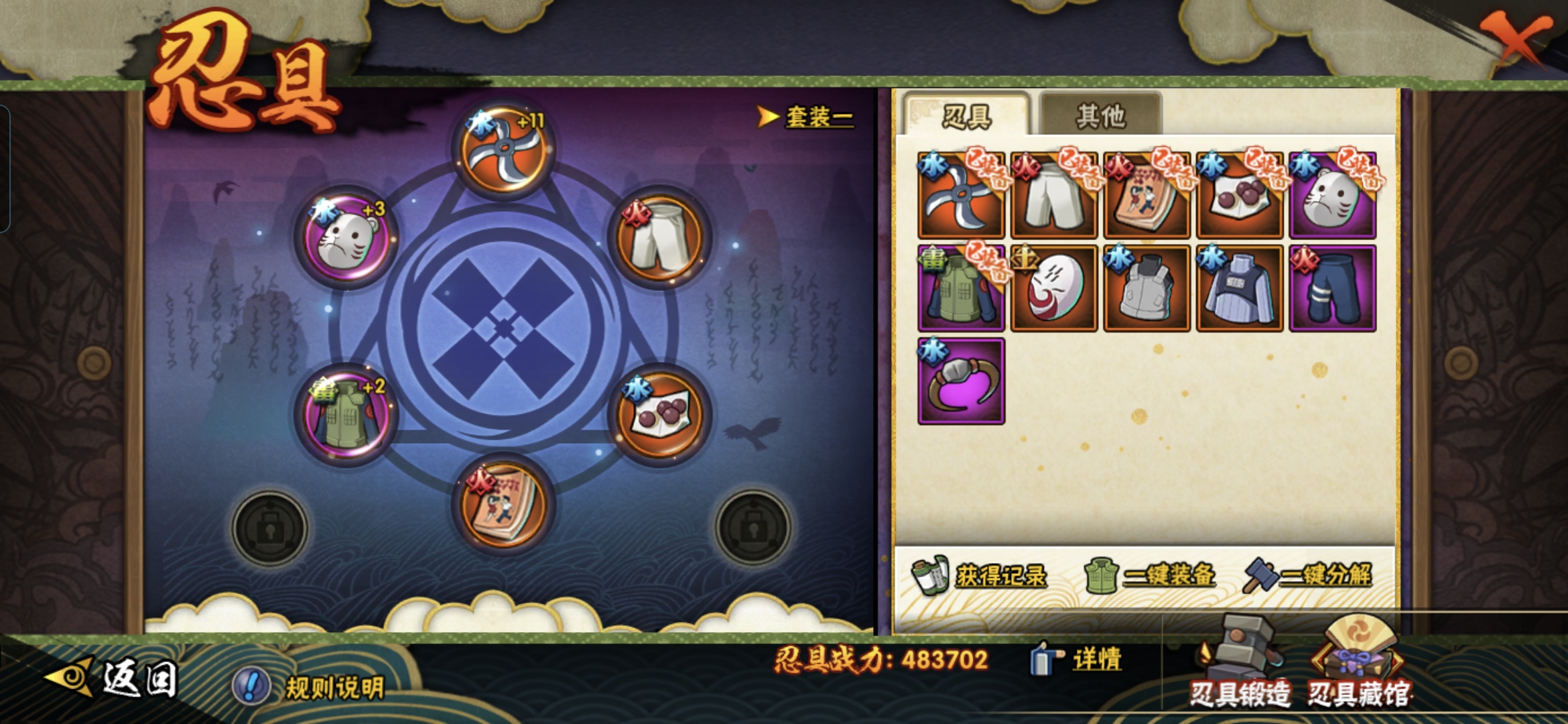The width and height of the screenshot is (1568, 724).
Task: Click the equipped red book slot
Action: coord(503,504)
